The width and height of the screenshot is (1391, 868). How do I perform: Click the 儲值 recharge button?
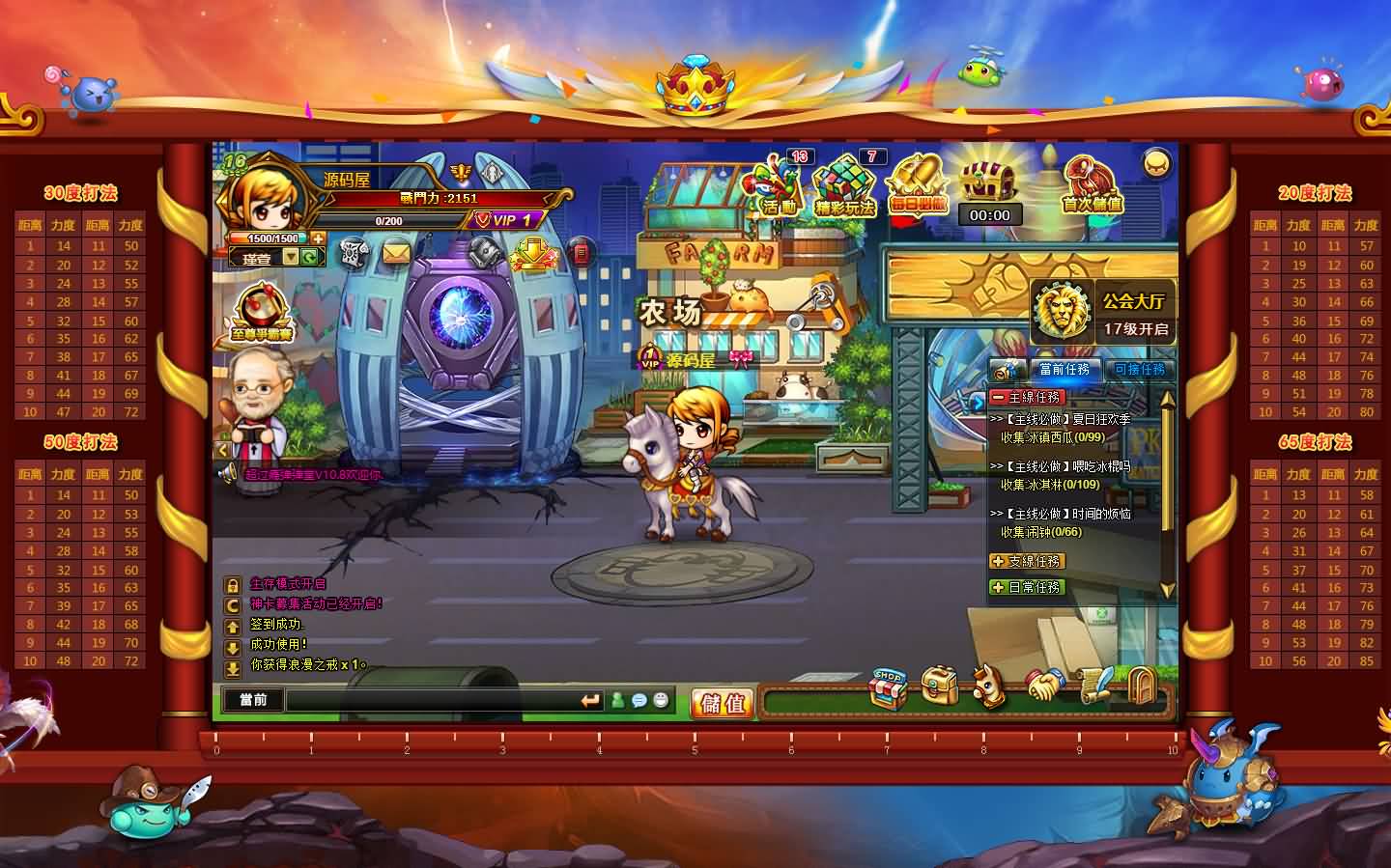tap(722, 702)
